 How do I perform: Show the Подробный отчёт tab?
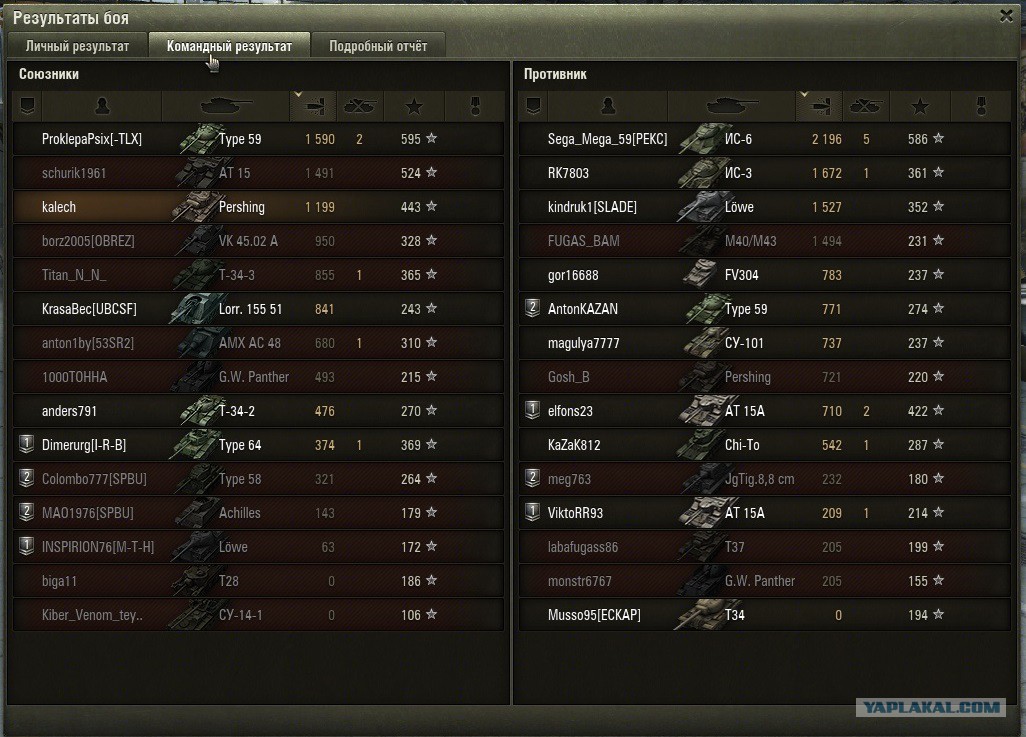click(377, 46)
